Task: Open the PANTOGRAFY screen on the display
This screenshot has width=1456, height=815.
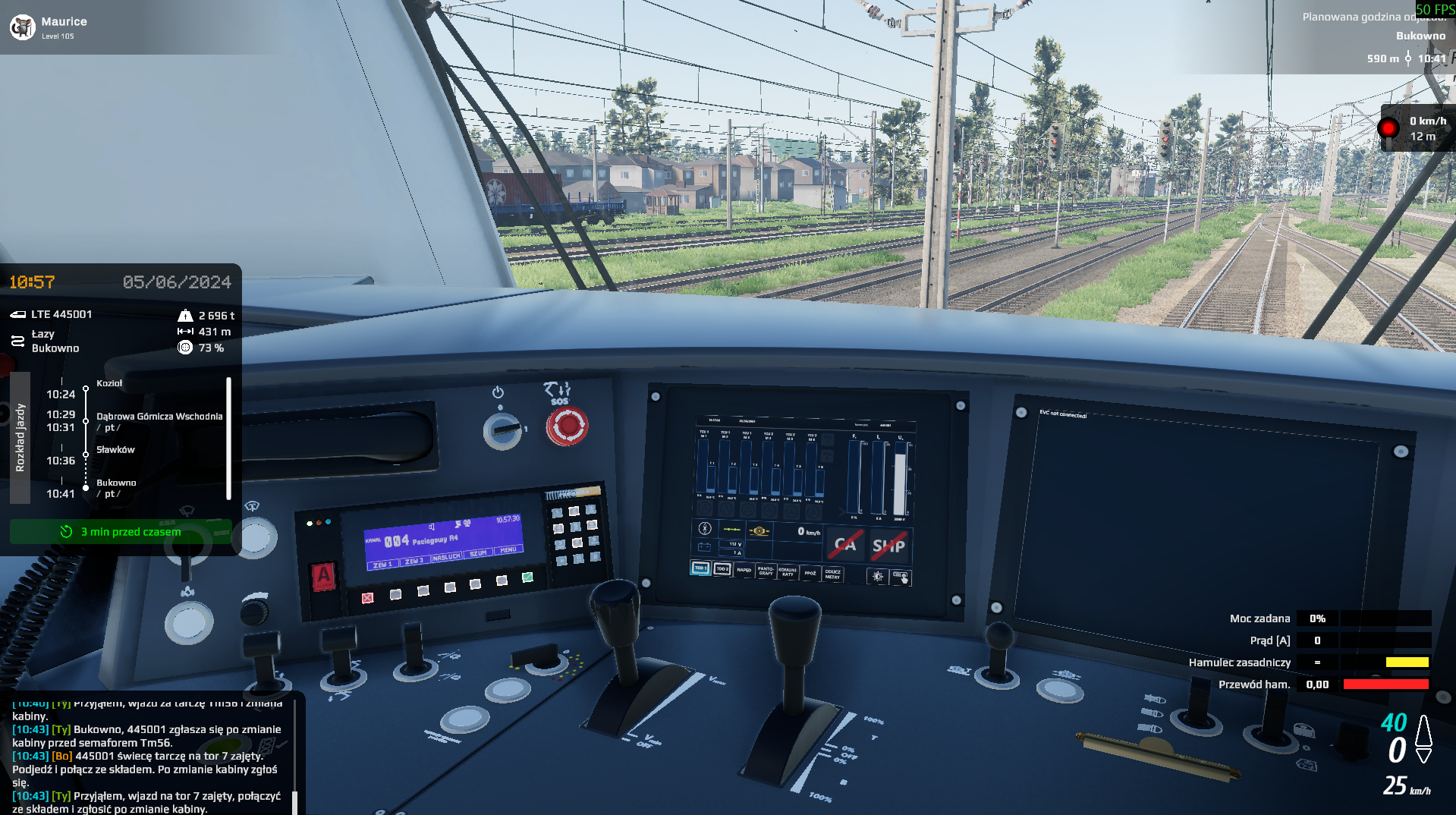Action: tap(766, 571)
